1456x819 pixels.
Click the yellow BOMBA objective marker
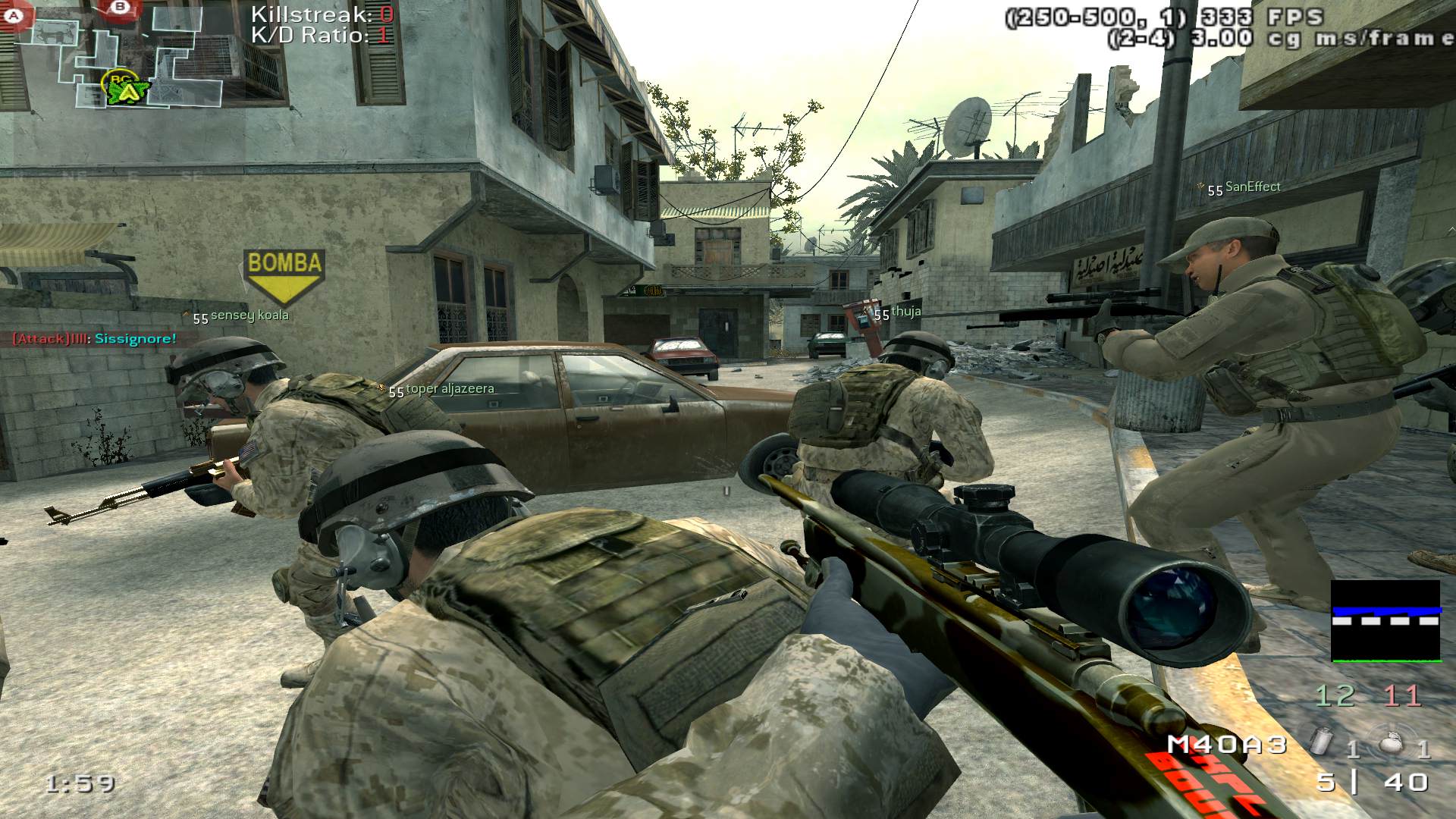(284, 275)
